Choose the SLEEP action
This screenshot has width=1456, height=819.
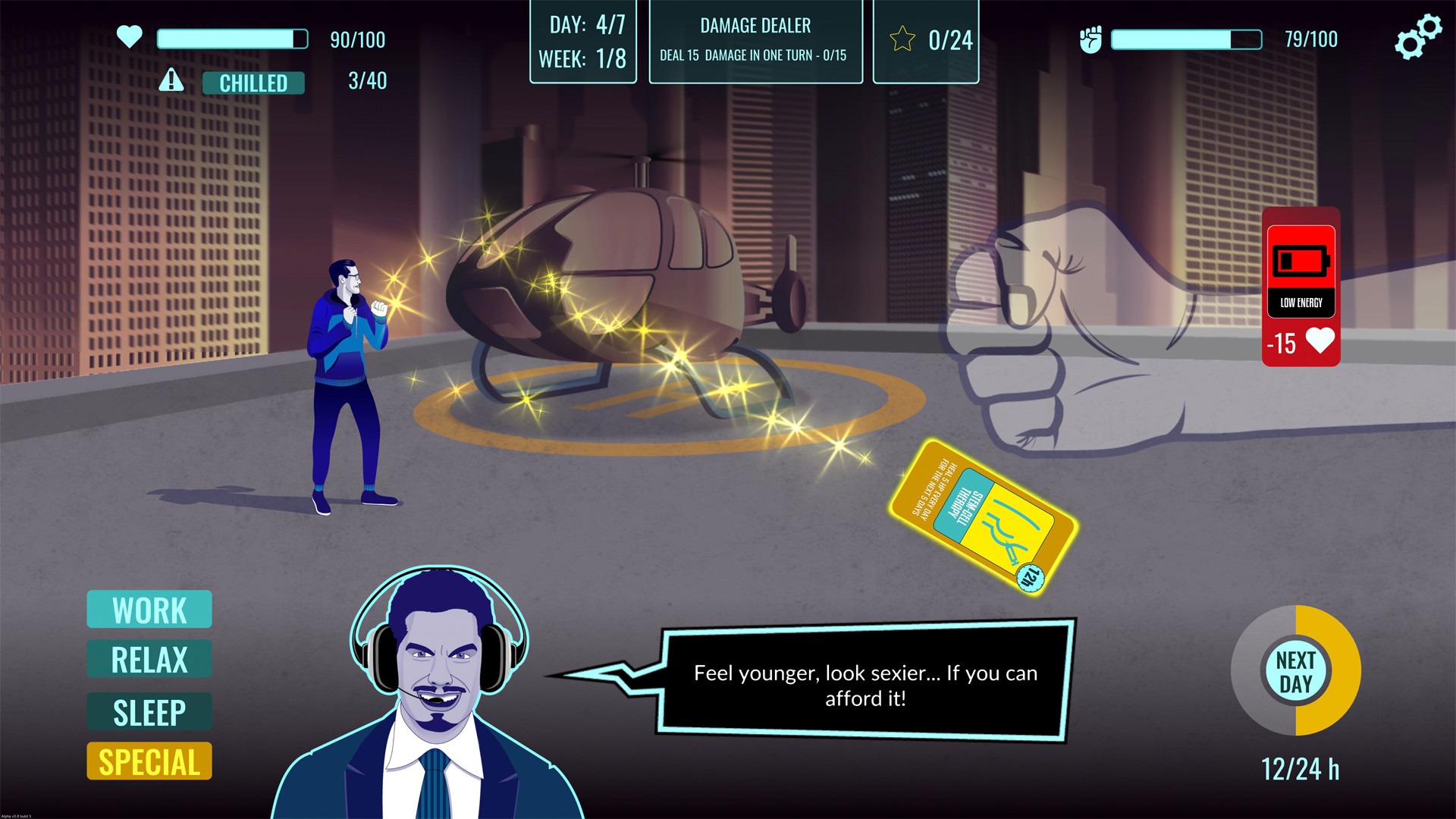pos(149,711)
